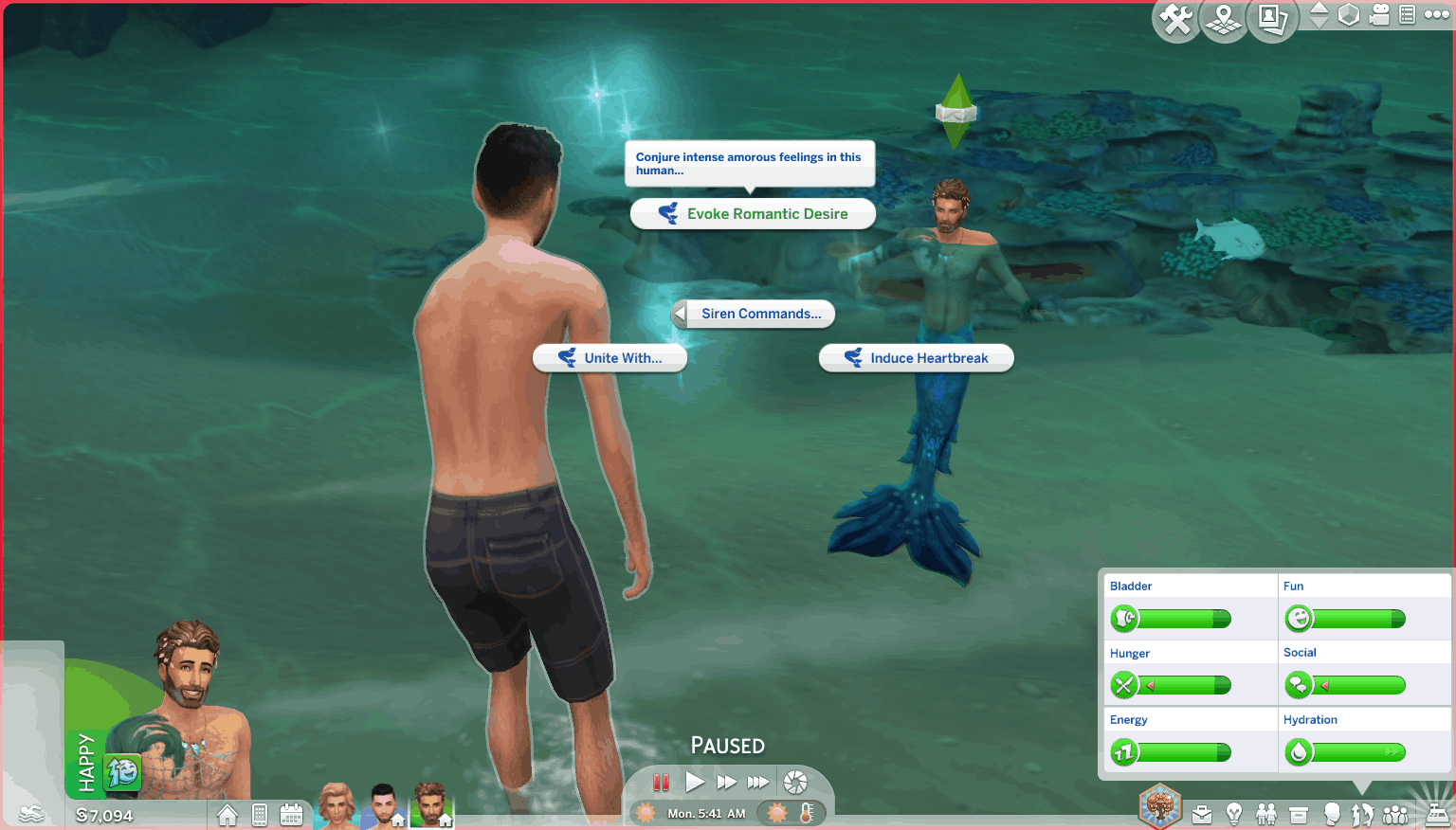Switch to the blond household Sim portrait
The width and height of the screenshot is (1456, 830).
pyautogui.click(x=337, y=806)
